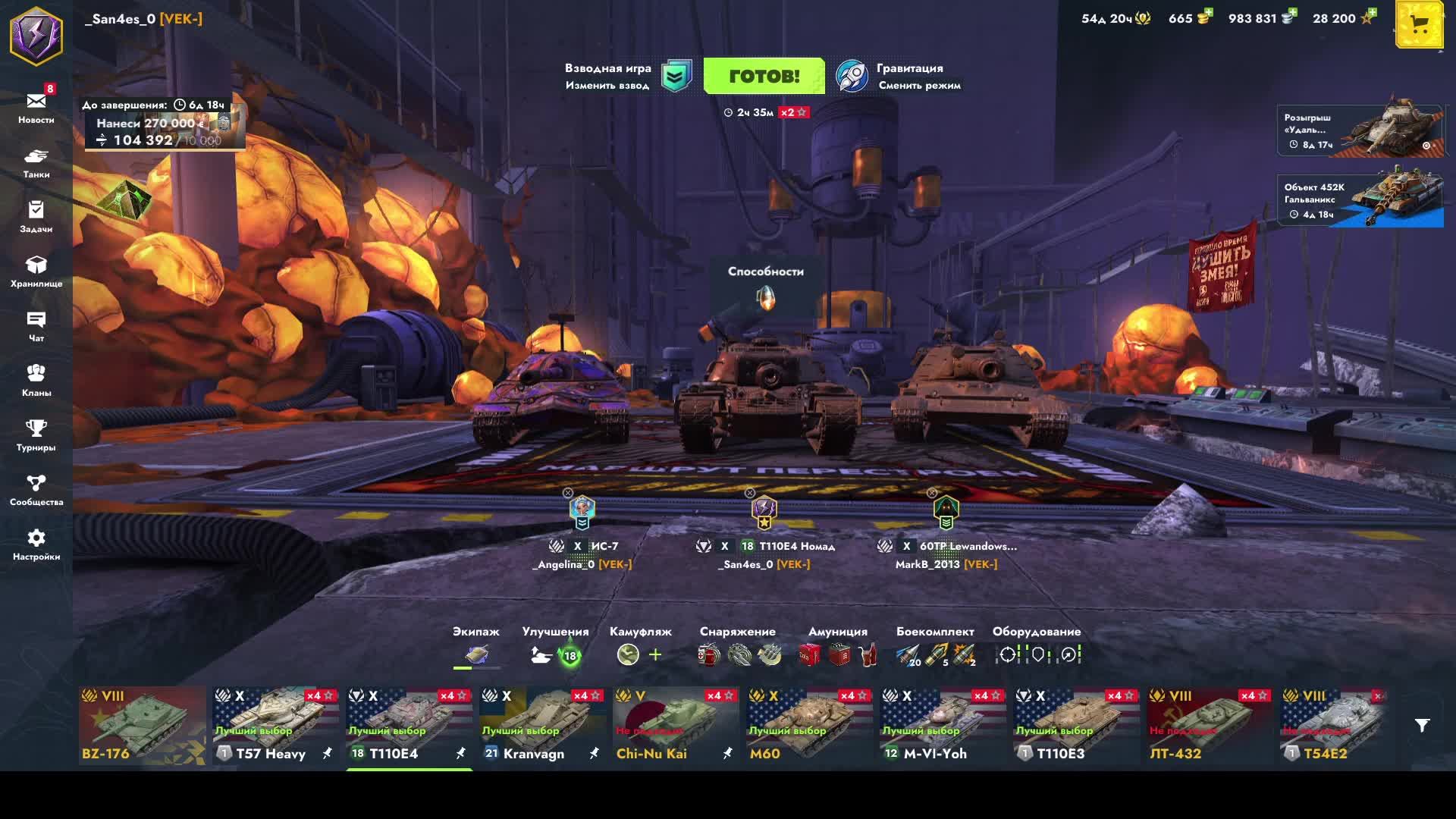1456x819 pixels.
Task: Switch game mode from Гравитация
Action: [x=899, y=77]
